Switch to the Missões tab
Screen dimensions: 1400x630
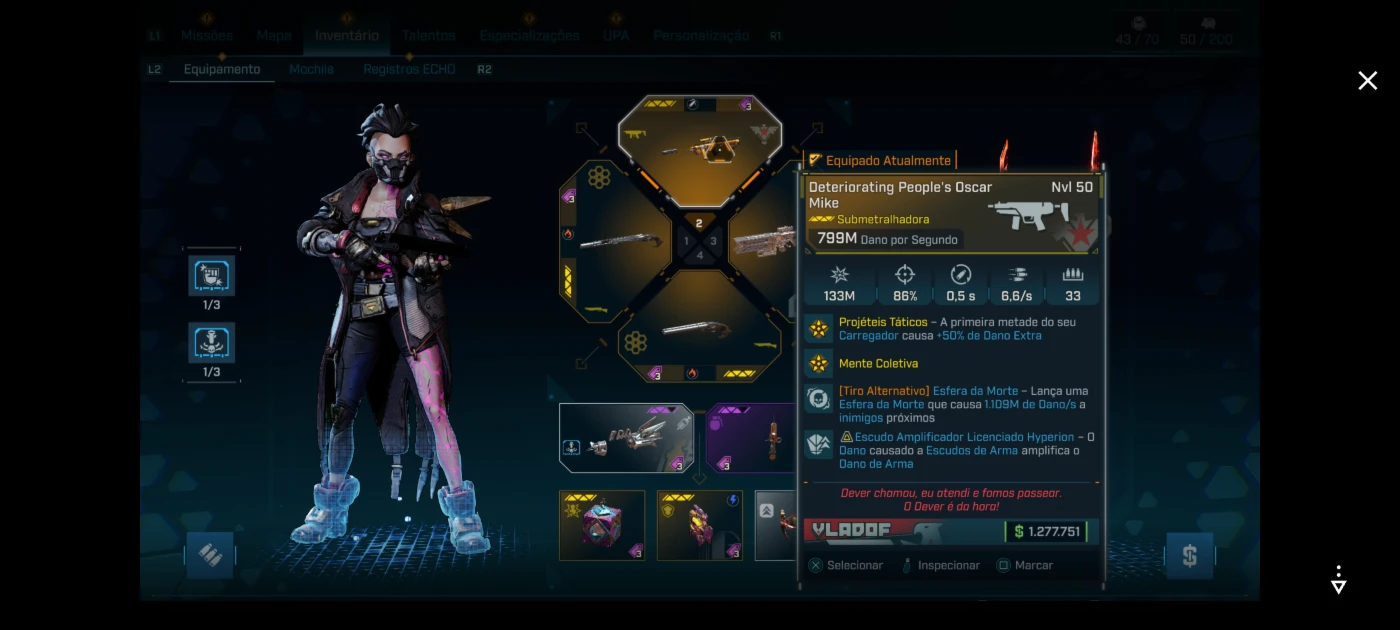[x=207, y=35]
